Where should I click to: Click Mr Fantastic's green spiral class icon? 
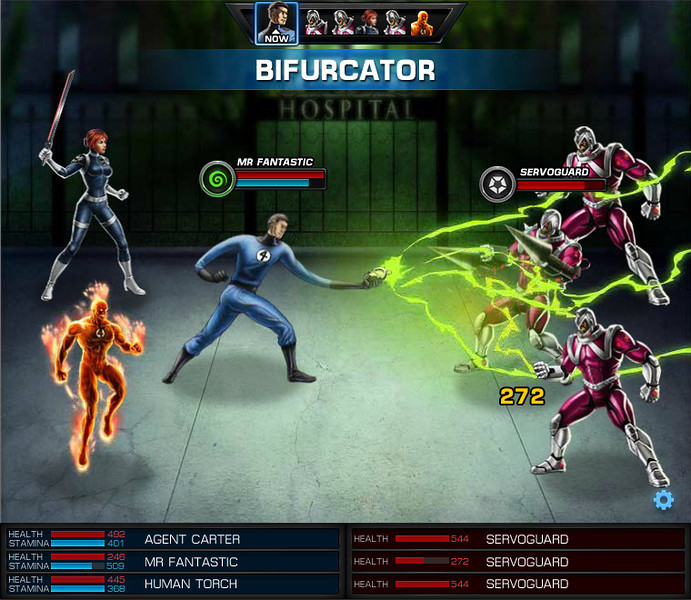[215, 180]
